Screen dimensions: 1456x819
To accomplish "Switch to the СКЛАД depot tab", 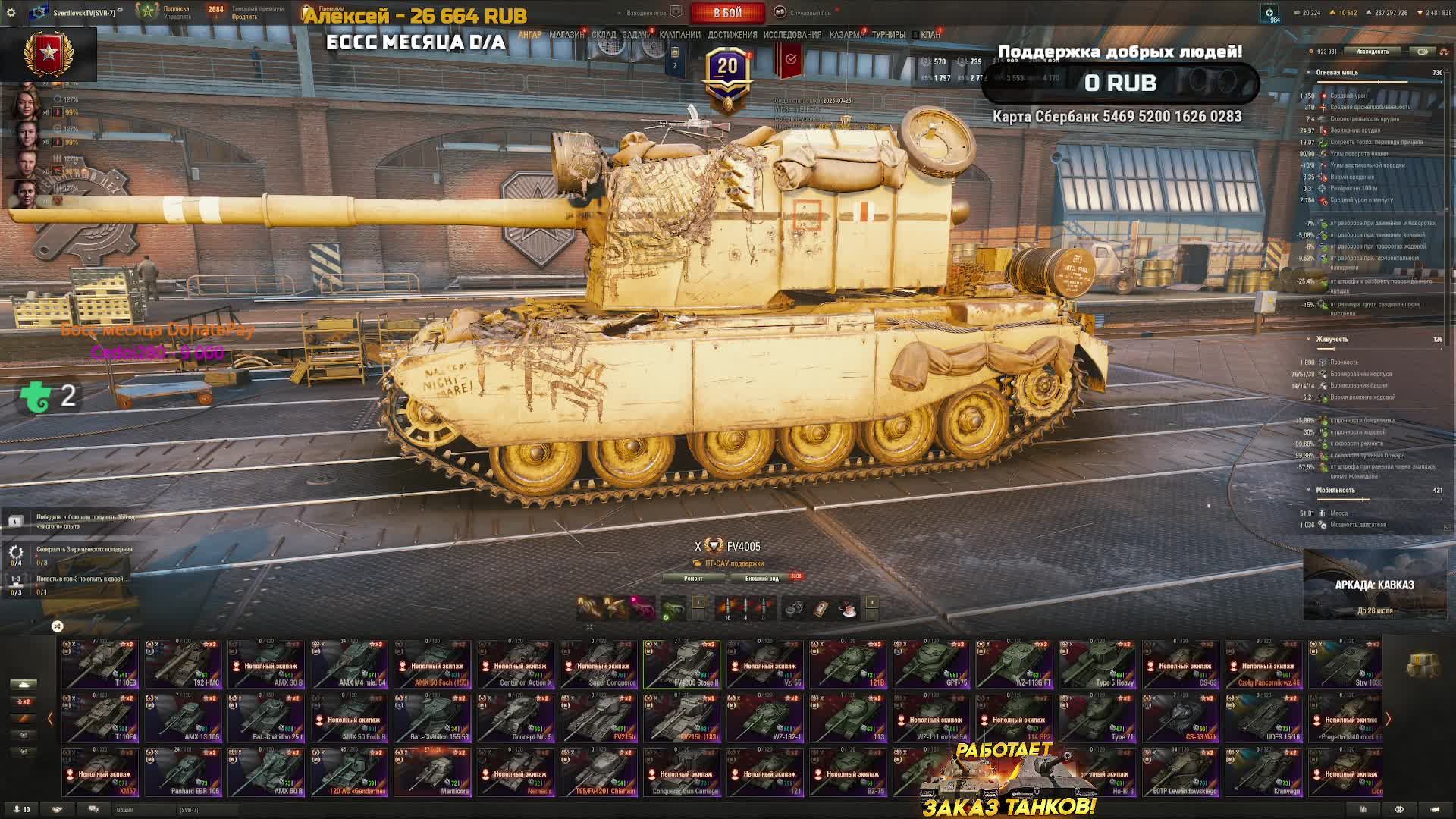I will (x=604, y=35).
